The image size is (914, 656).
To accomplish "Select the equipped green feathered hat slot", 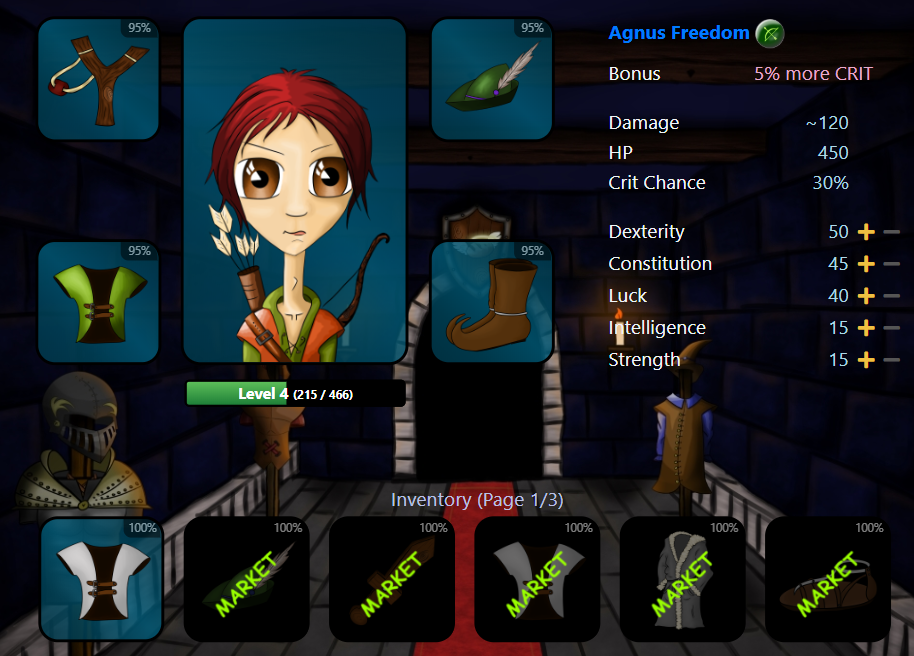I will (x=492, y=80).
